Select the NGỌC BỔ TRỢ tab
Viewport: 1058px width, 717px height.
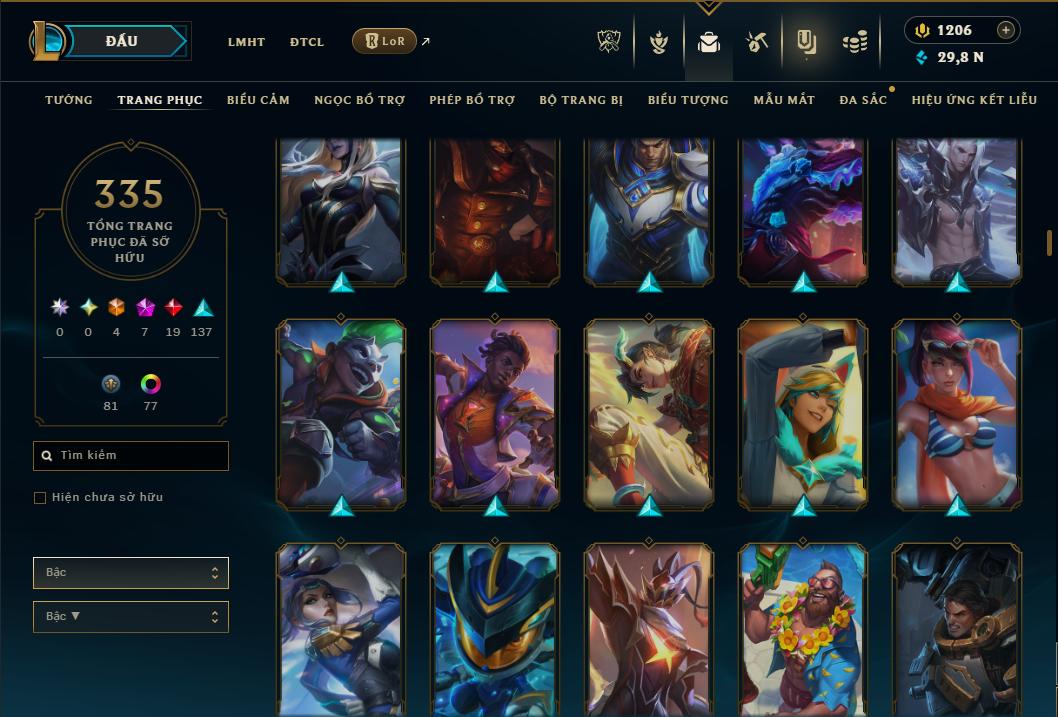[x=359, y=100]
